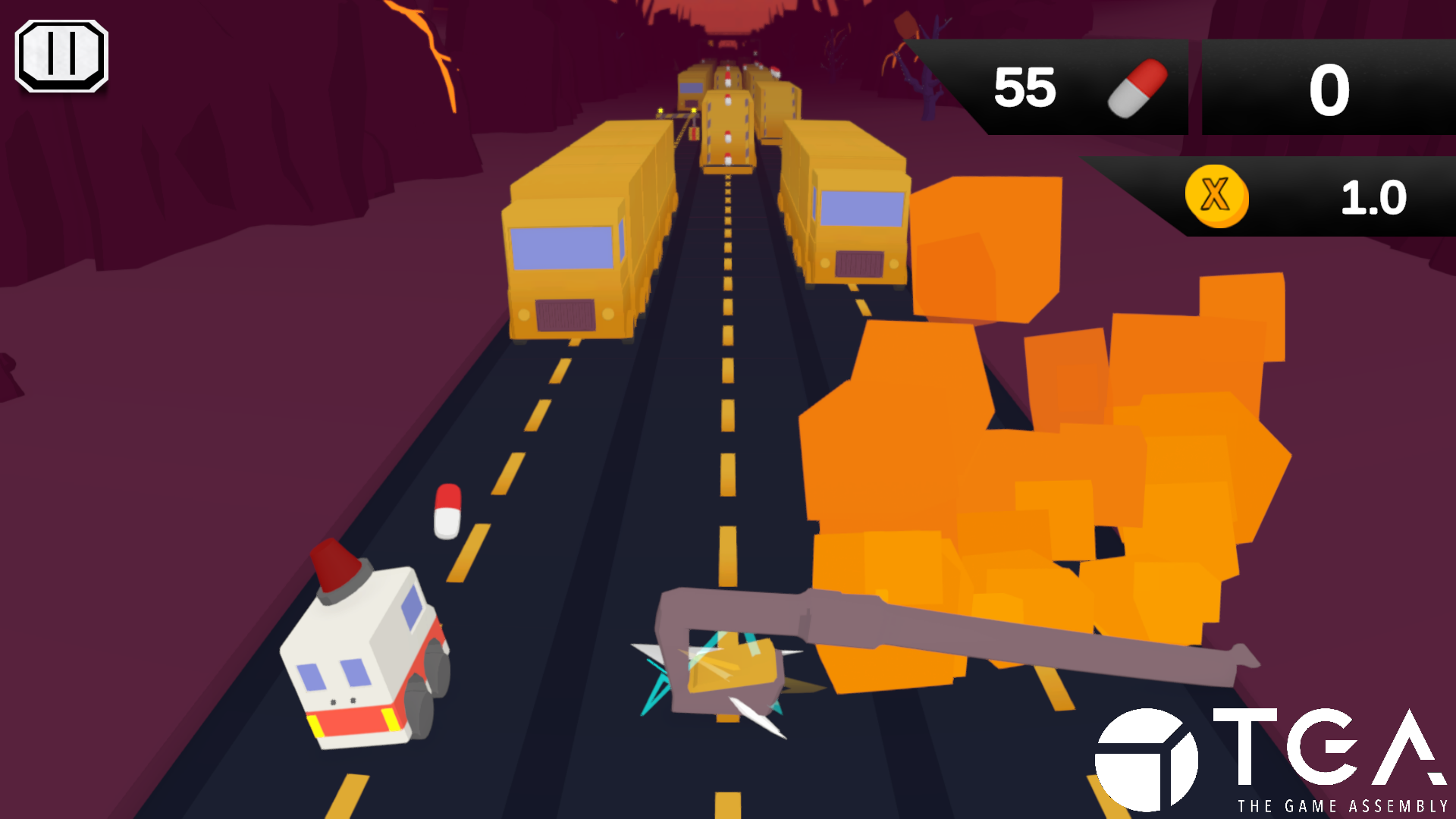1456x819 pixels.
Task: Click the pill pickup lying on the road
Action: click(447, 512)
